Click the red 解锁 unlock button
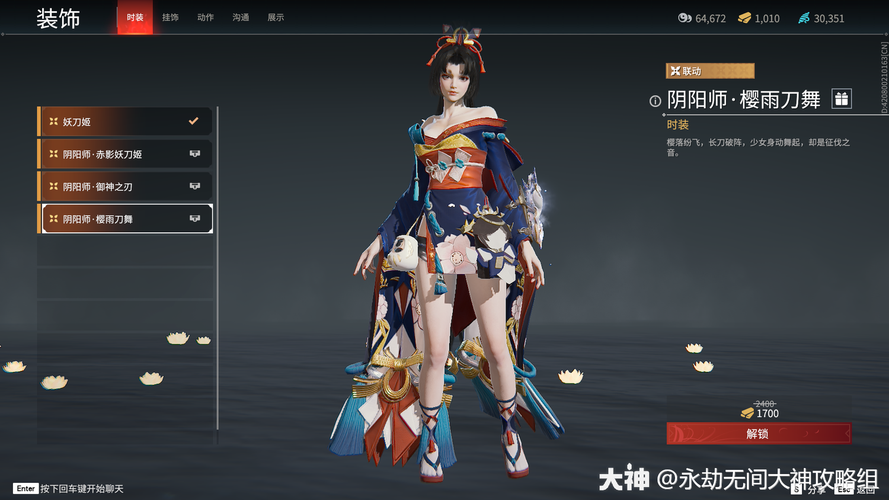This screenshot has height=500, width=889. [758, 433]
